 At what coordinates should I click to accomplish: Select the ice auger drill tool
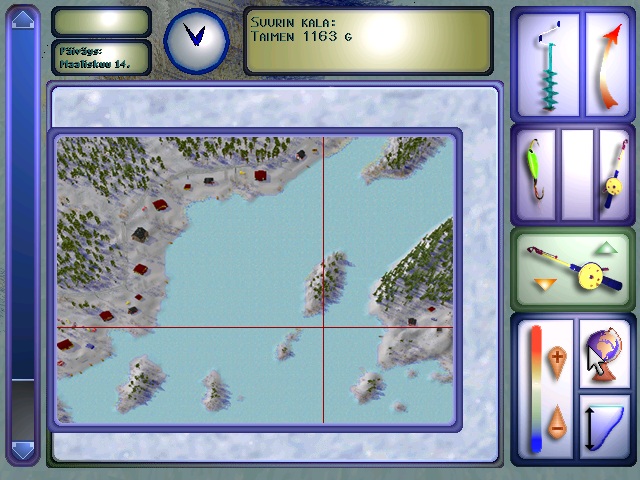547,64
